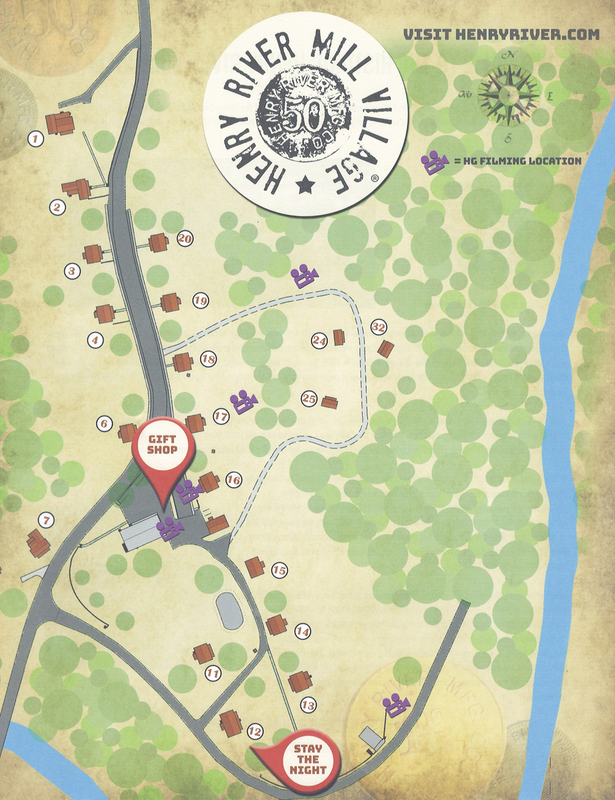
Task: Click marker number 6
Action: click(103, 424)
